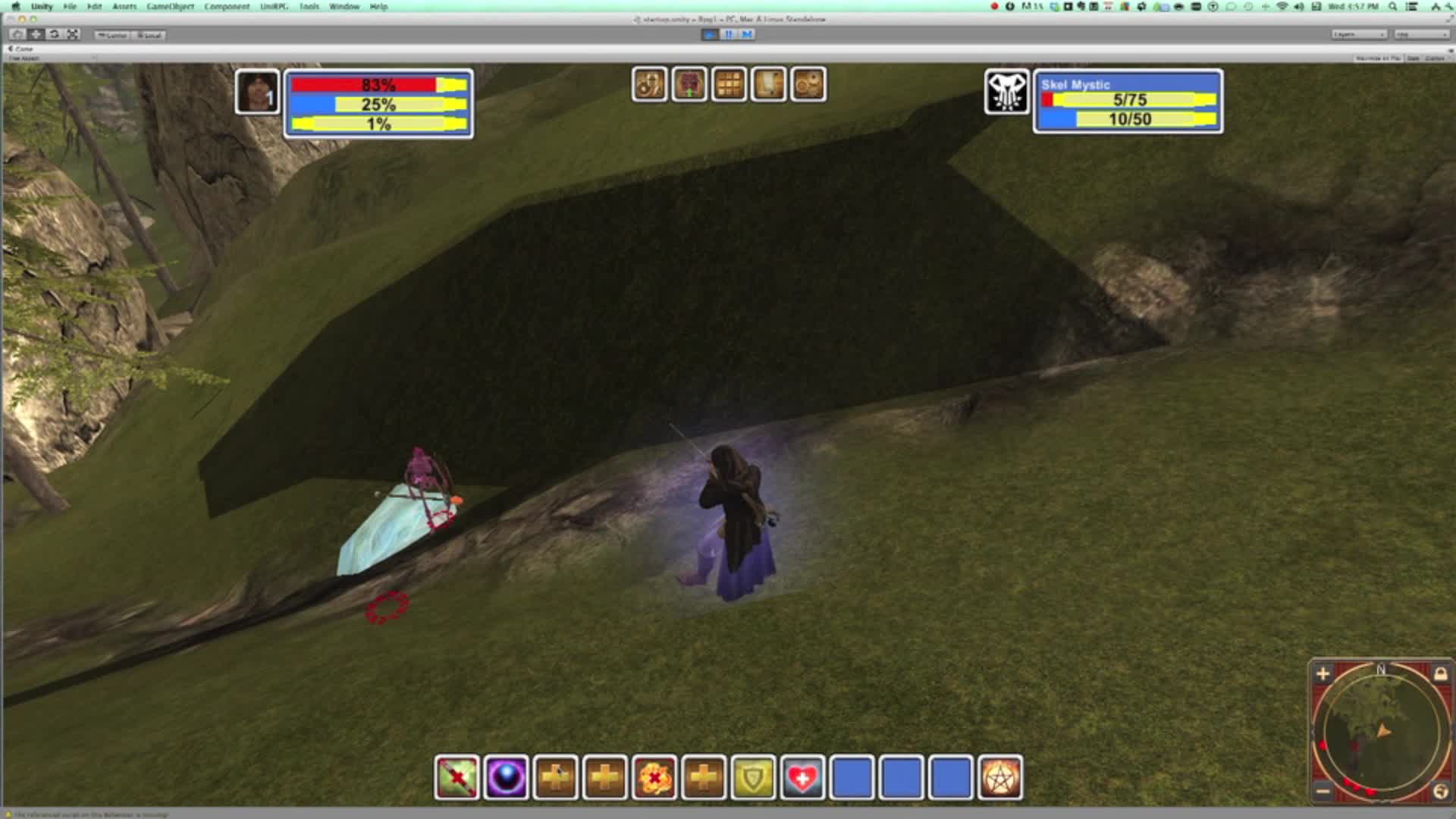The image size is (1456, 819).
Task: Use the yellow shield defense ability
Action: [x=753, y=780]
